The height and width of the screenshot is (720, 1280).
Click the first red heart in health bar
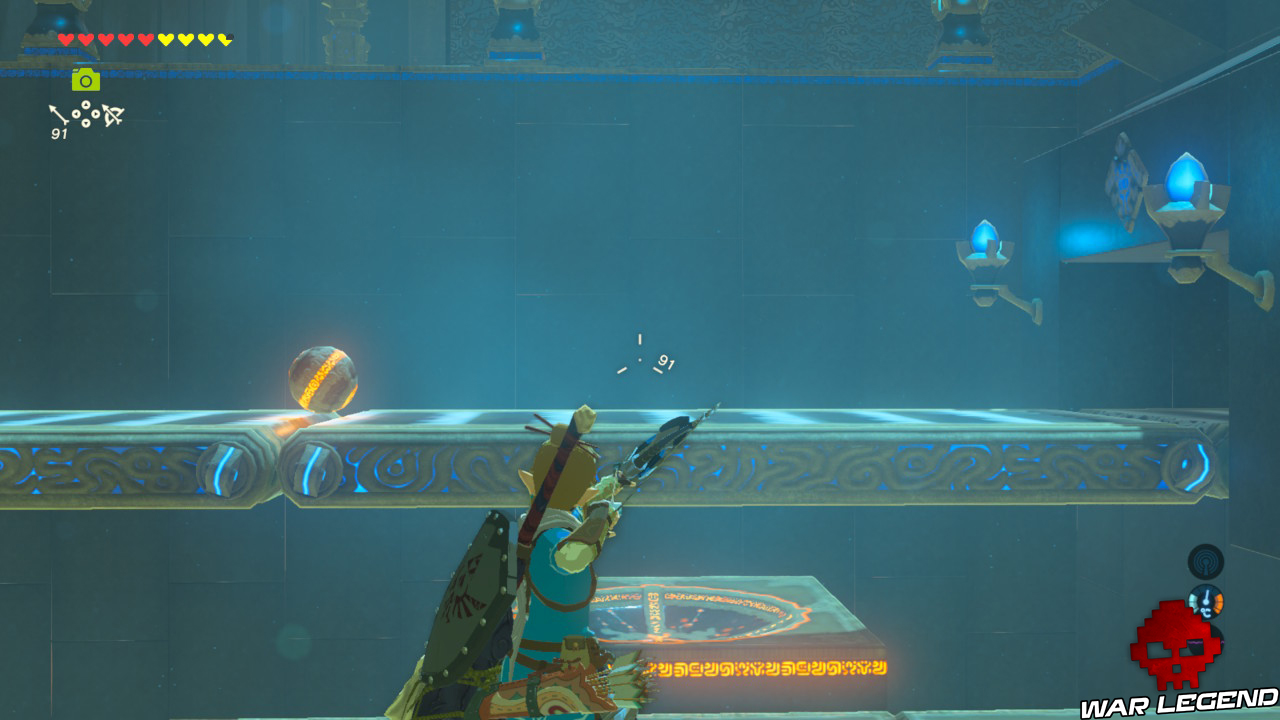(66, 40)
